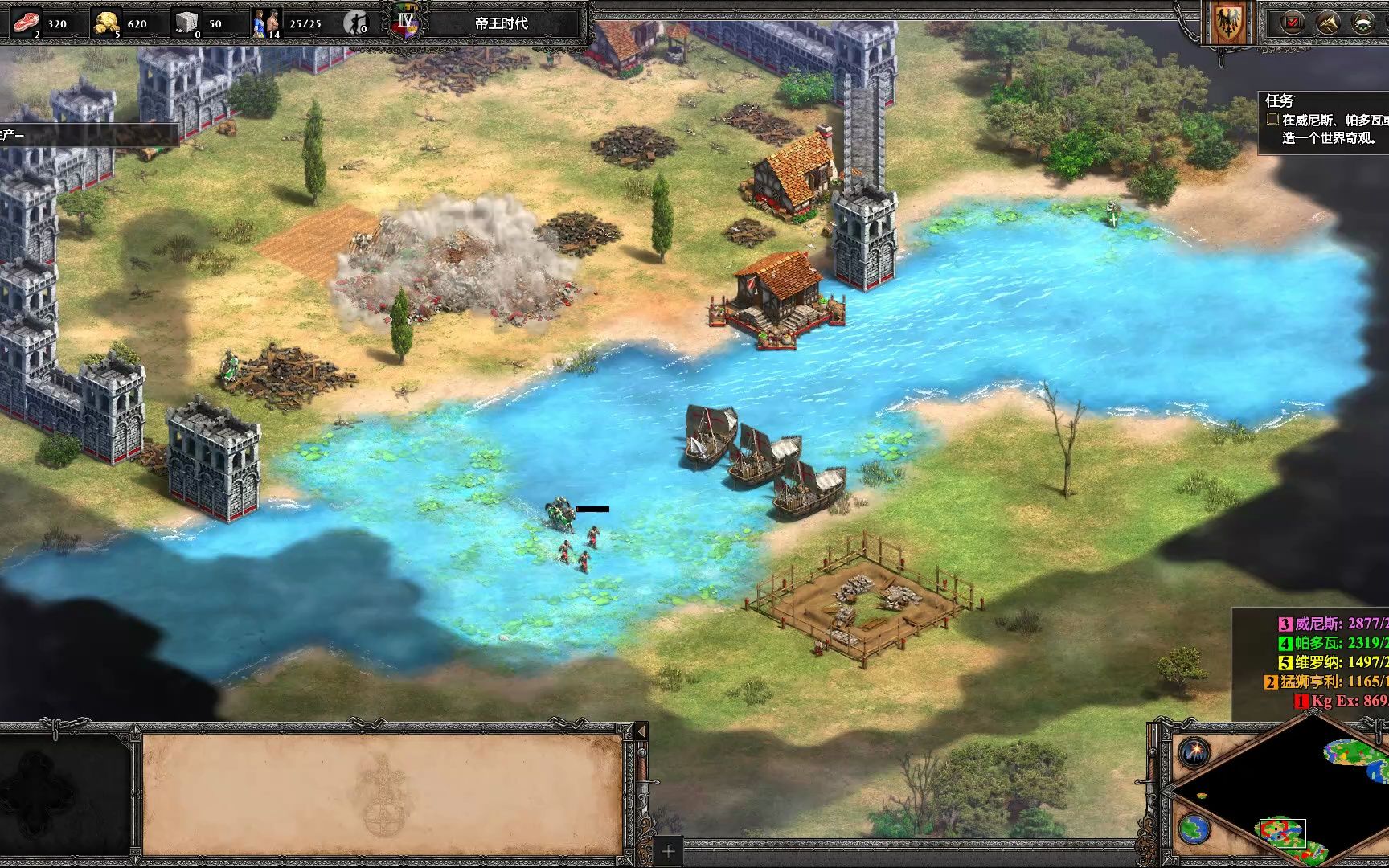The height and width of the screenshot is (868, 1389).
Task: Select the idle villager icon
Action: (x=354, y=23)
